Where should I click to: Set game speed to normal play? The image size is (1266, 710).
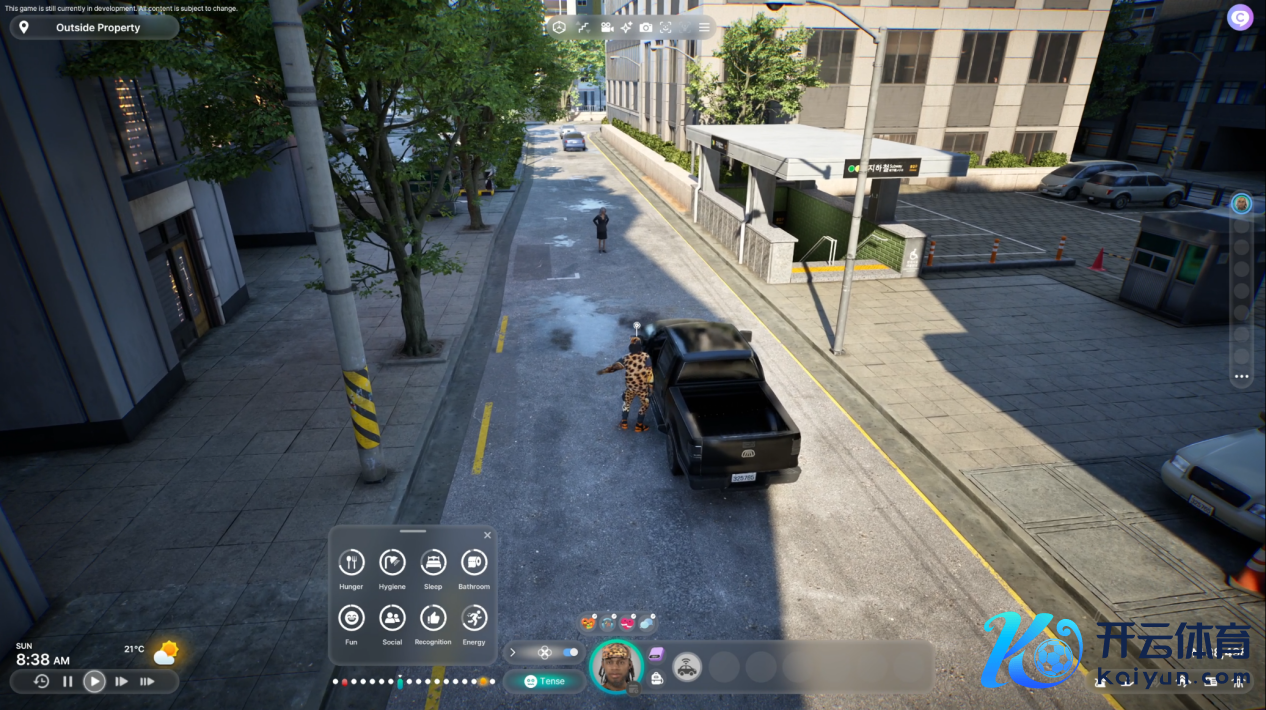(x=94, y=682)
